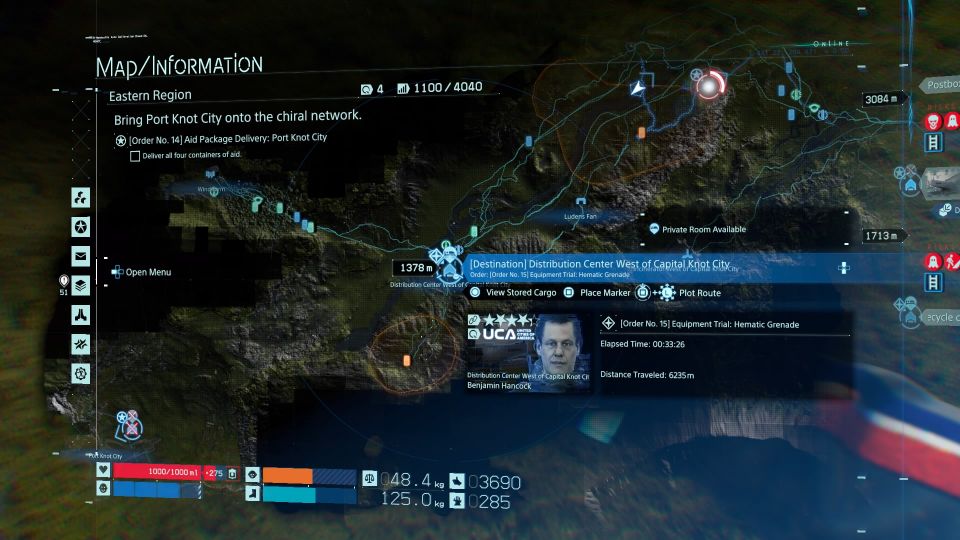Image resolution: width=960 pixels, height=540 pixels.
Task: Open the Bridges logo sidebar icon
Action: (80, 195)
